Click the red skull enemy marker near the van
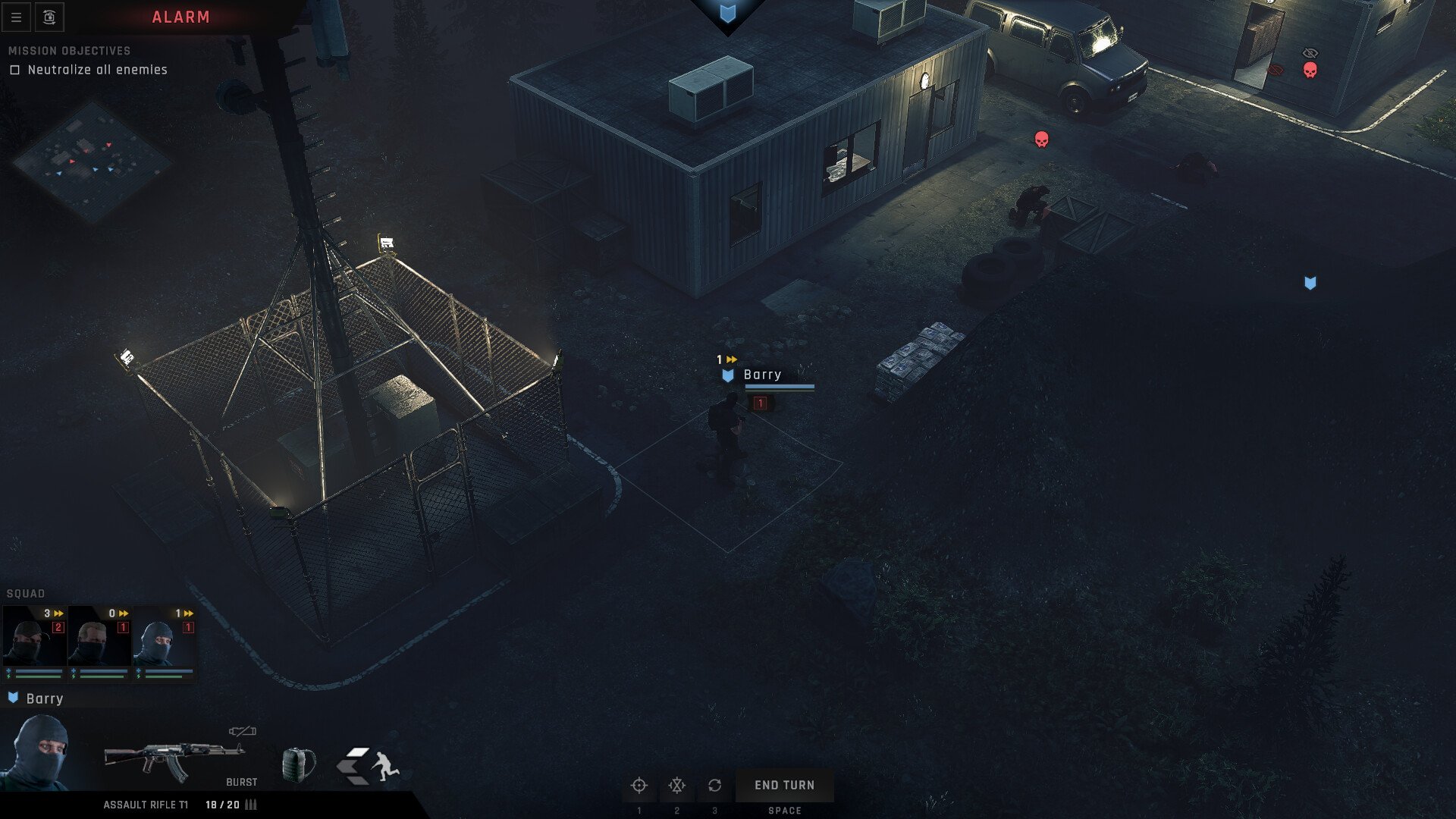This screenshot has width=1456, height=819. (1042, 140)
